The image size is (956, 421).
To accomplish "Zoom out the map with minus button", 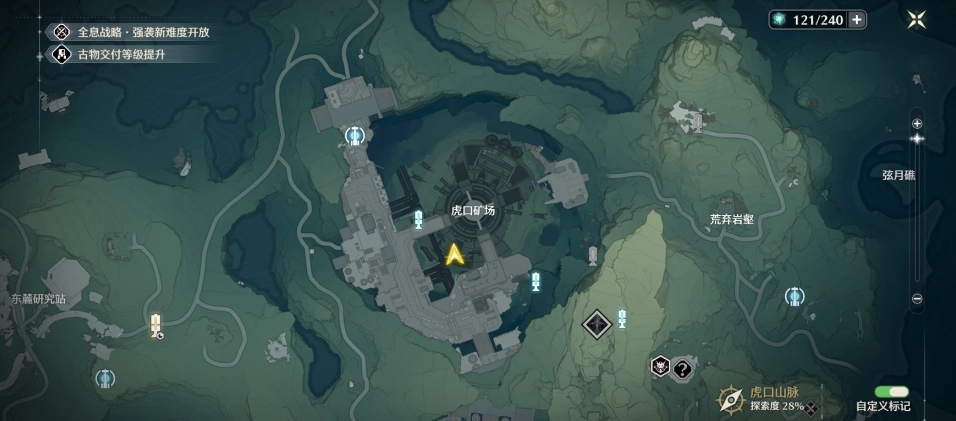I will tap(917, 299).
